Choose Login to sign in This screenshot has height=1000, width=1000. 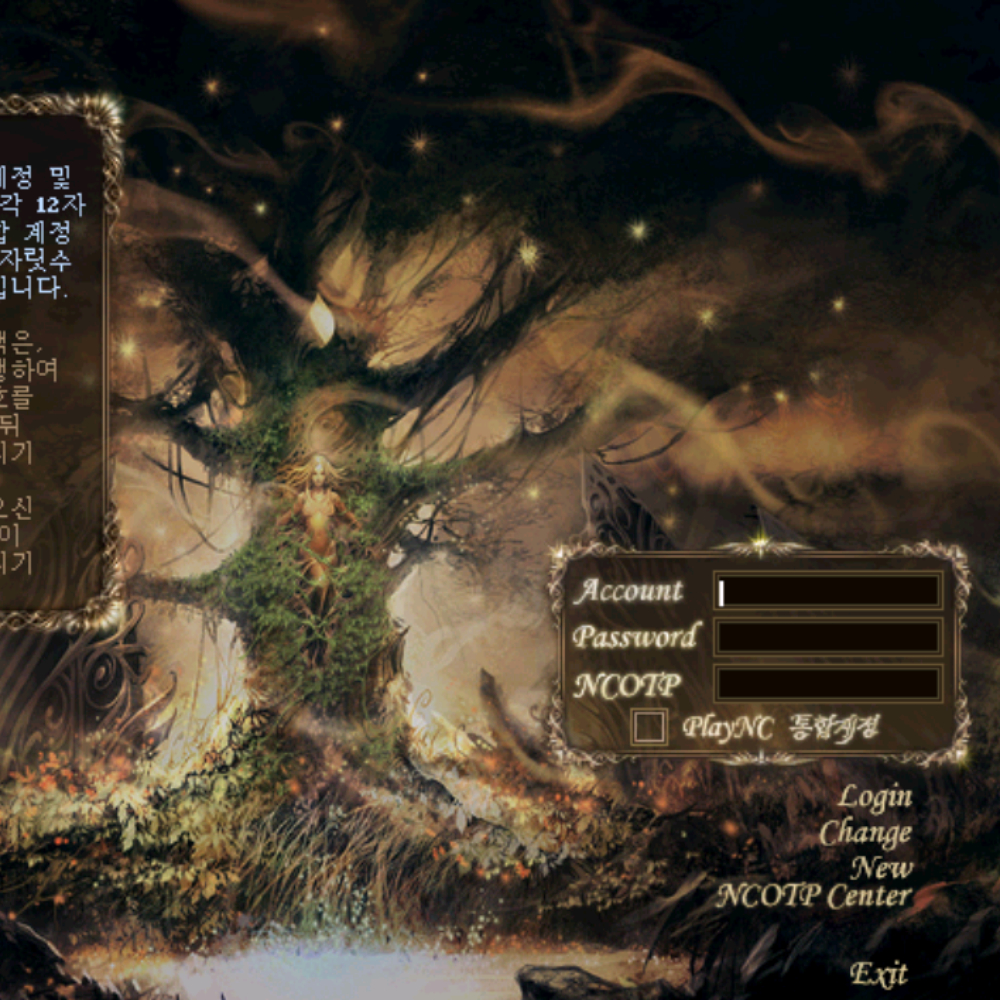tap(874, 797)
